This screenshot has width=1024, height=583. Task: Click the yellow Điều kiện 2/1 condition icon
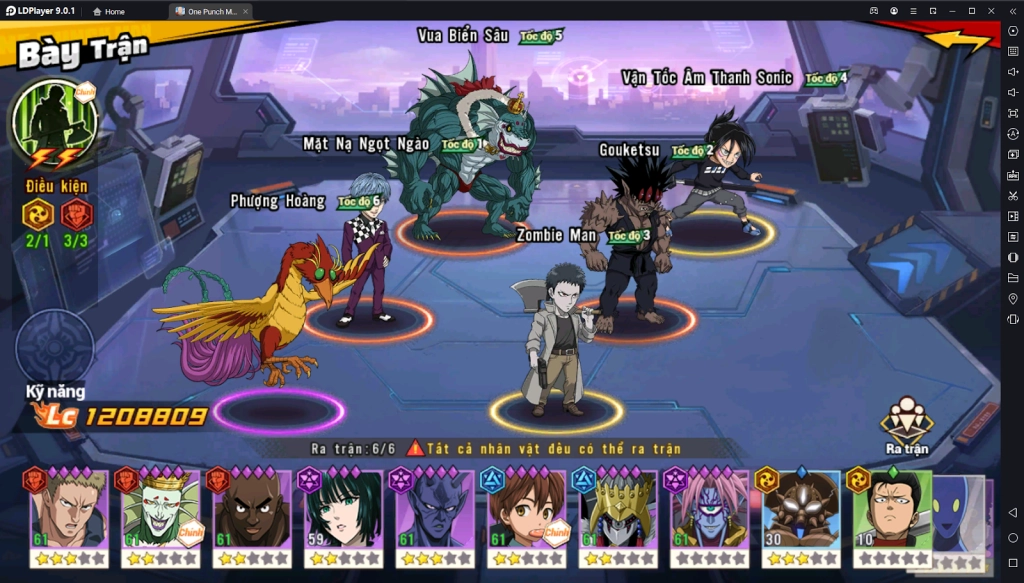coord(37,215)
